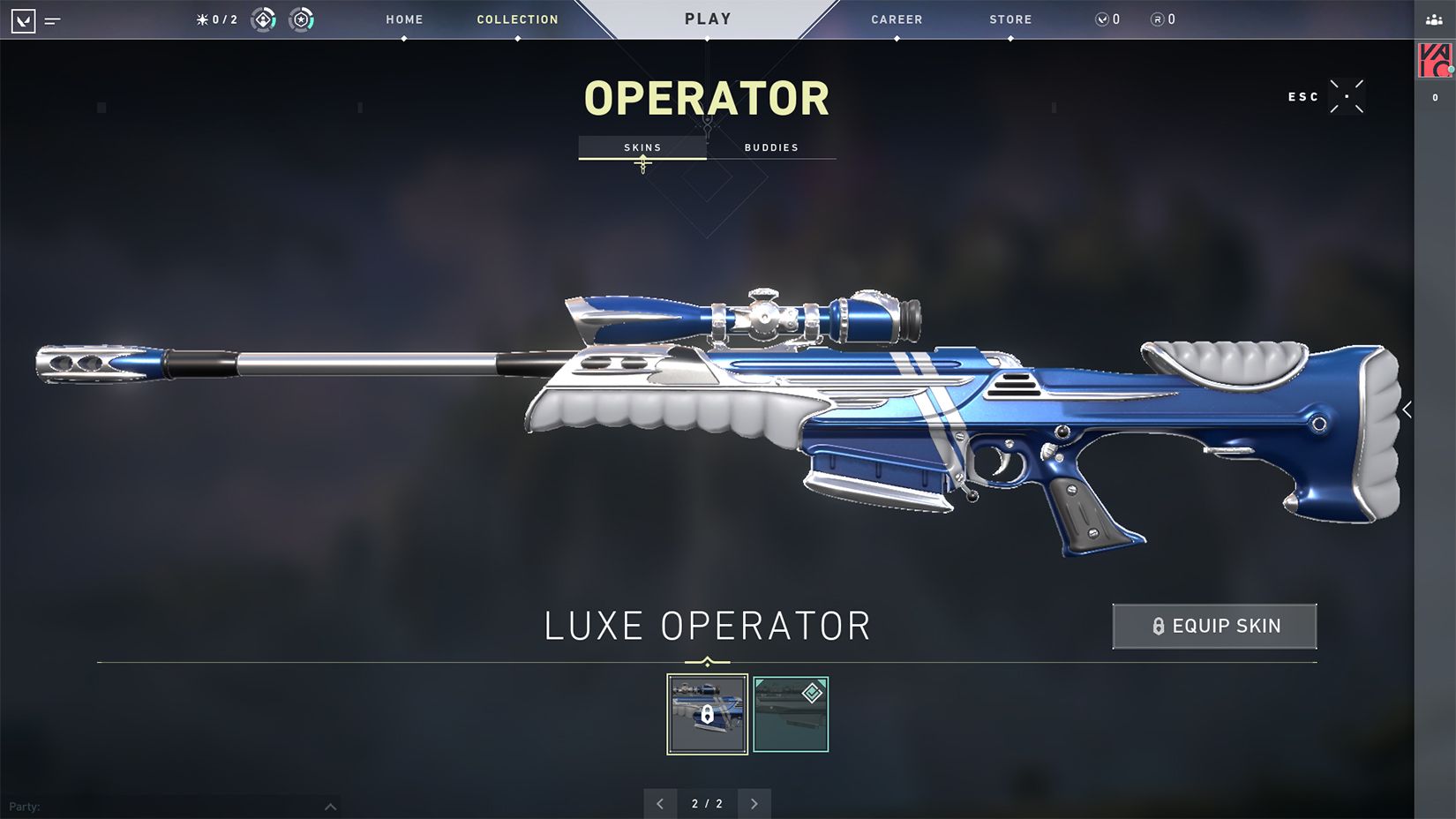Choose the teal default skin thumbnail
The image size is (1456, 819).
tap(791, 714)
